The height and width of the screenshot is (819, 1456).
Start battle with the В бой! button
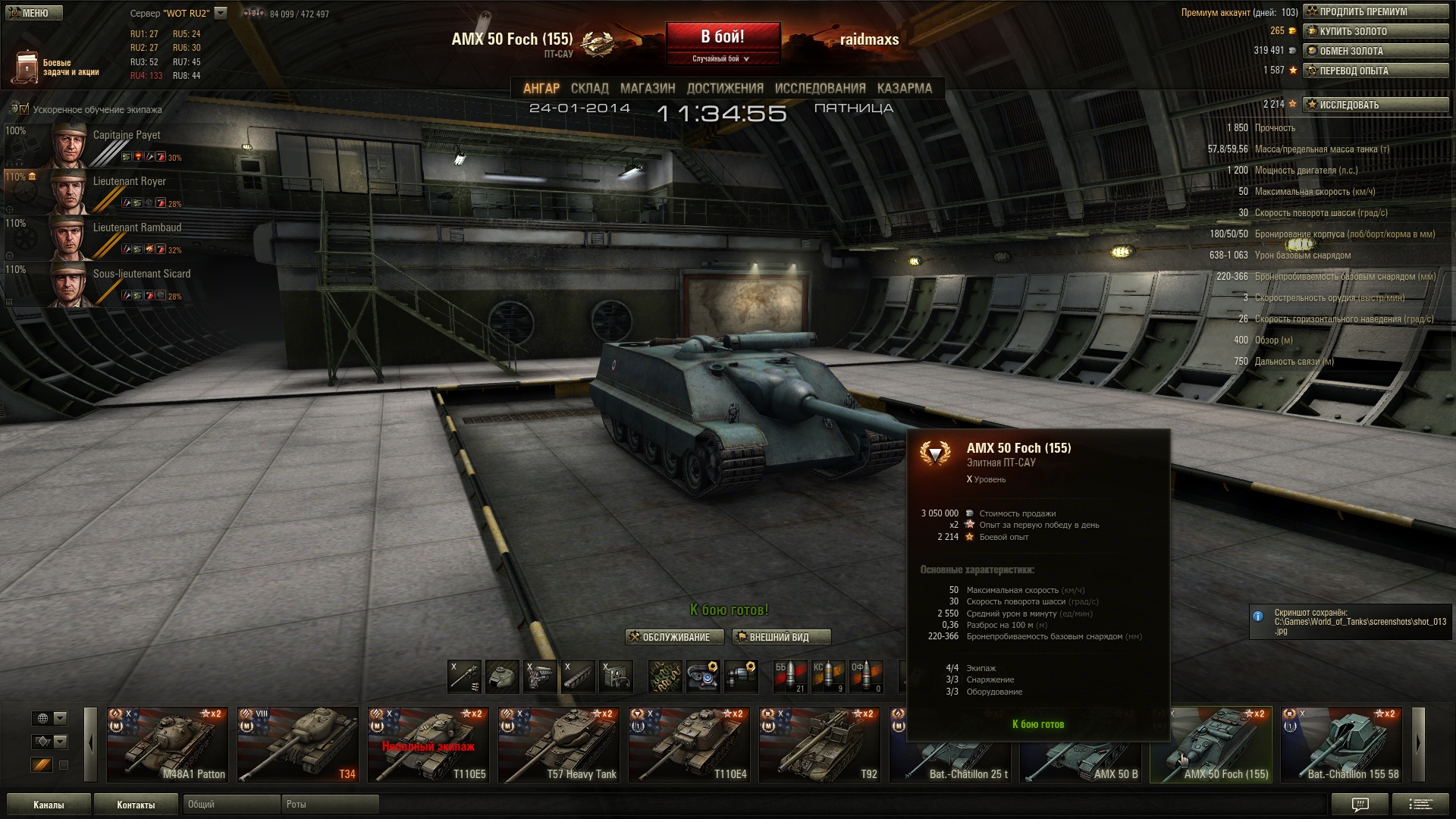point(723,37)
